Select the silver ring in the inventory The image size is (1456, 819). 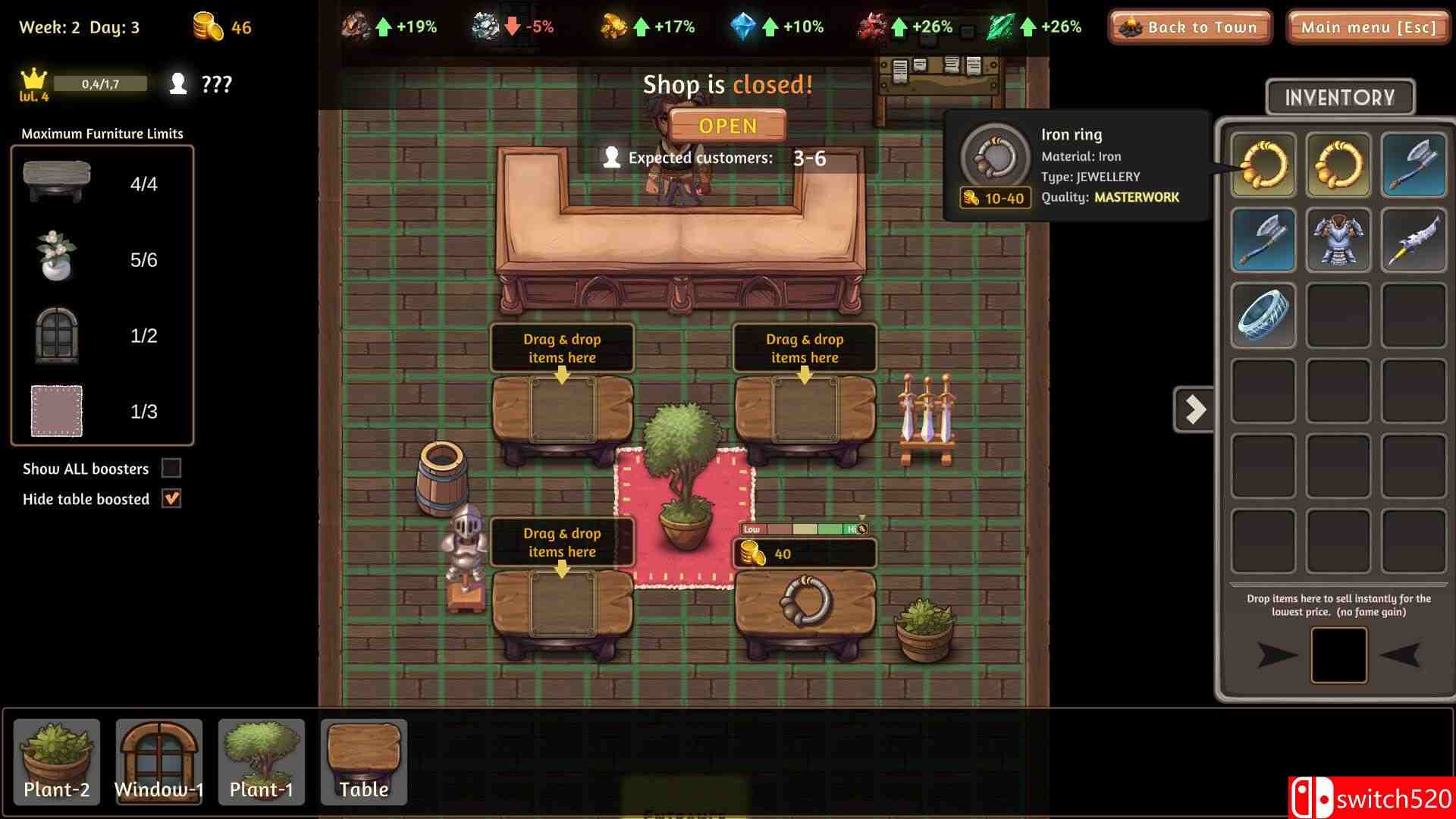[x=1262, y=315]
